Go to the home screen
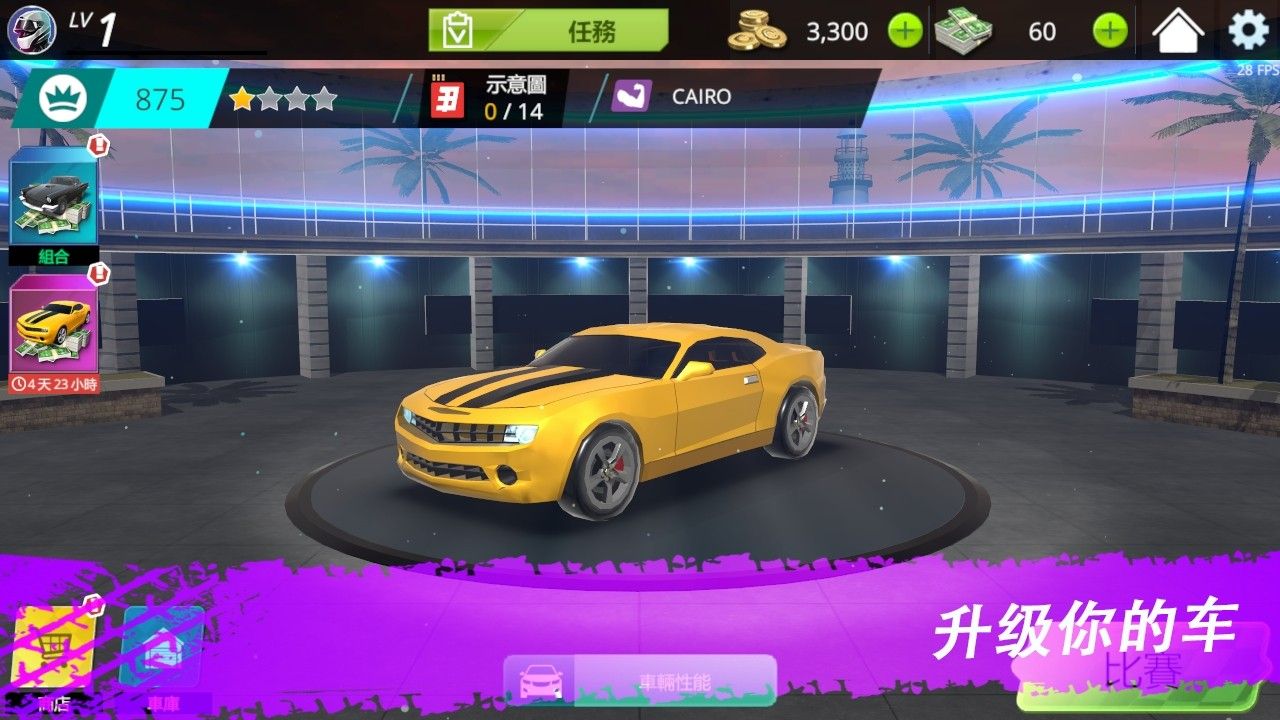 click(x=1178, y=31)
